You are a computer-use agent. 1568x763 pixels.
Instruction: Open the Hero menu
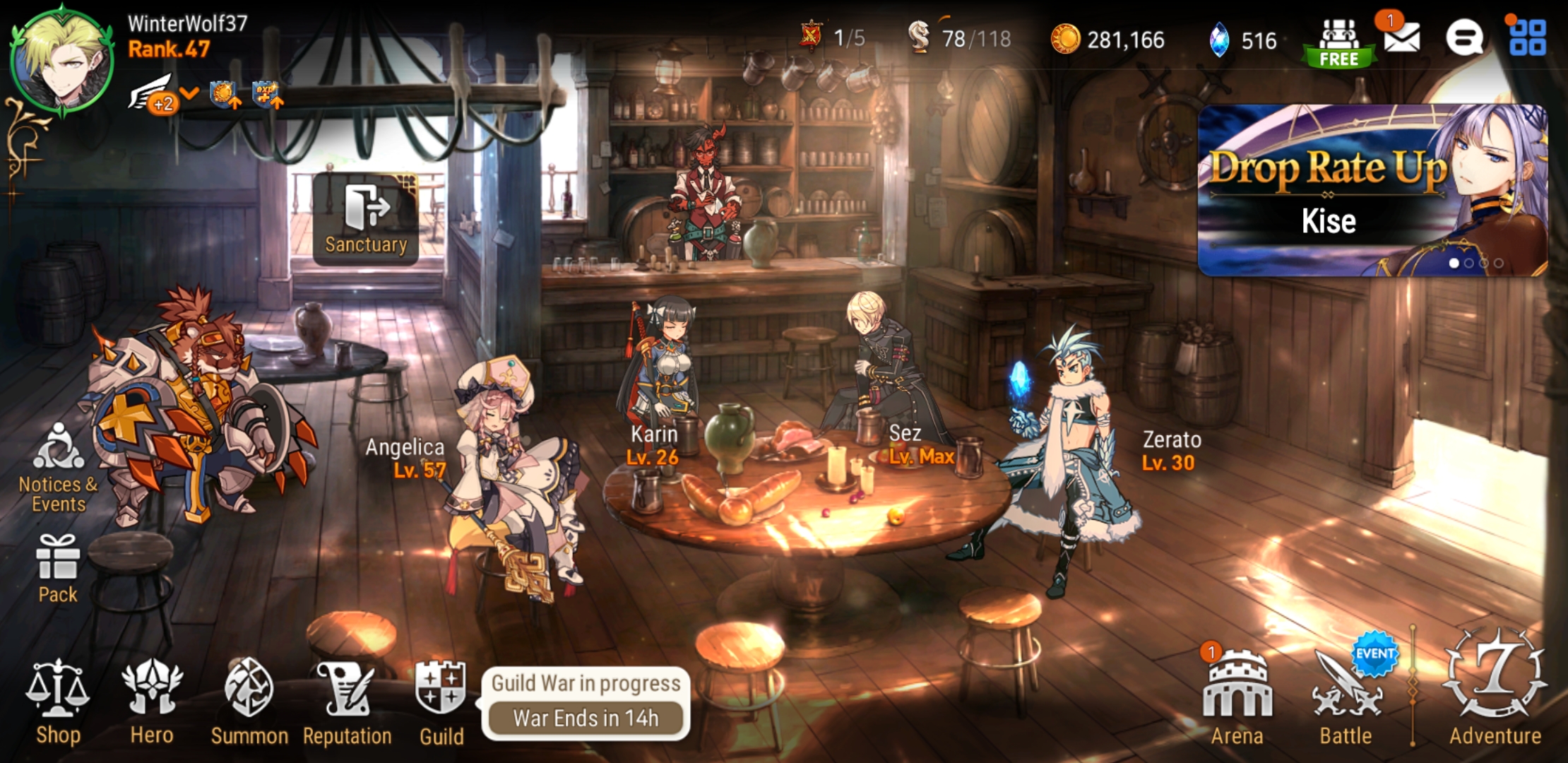click(151, 701)
